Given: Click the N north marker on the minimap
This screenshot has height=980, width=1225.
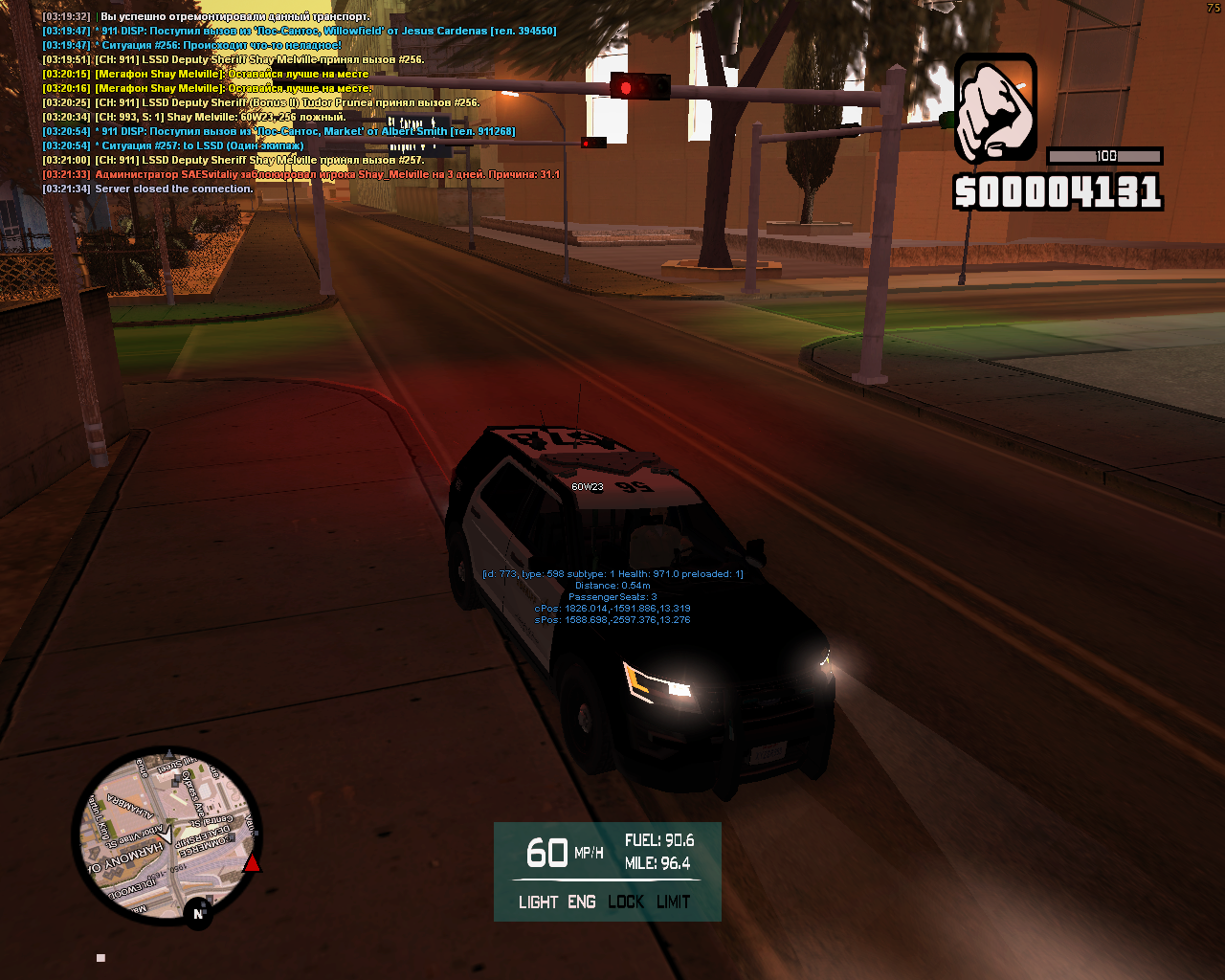Looking at the screenshot, I should [x=198, y=914].
